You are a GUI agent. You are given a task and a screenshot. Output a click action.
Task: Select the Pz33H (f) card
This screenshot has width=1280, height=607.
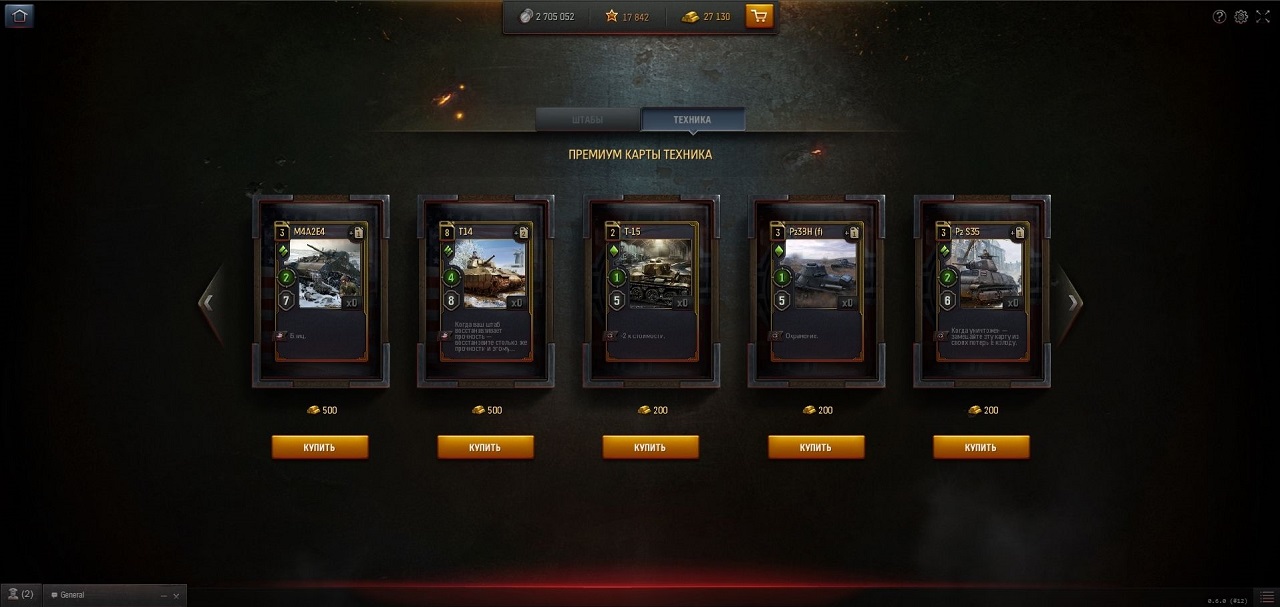[x=817, y=290]
